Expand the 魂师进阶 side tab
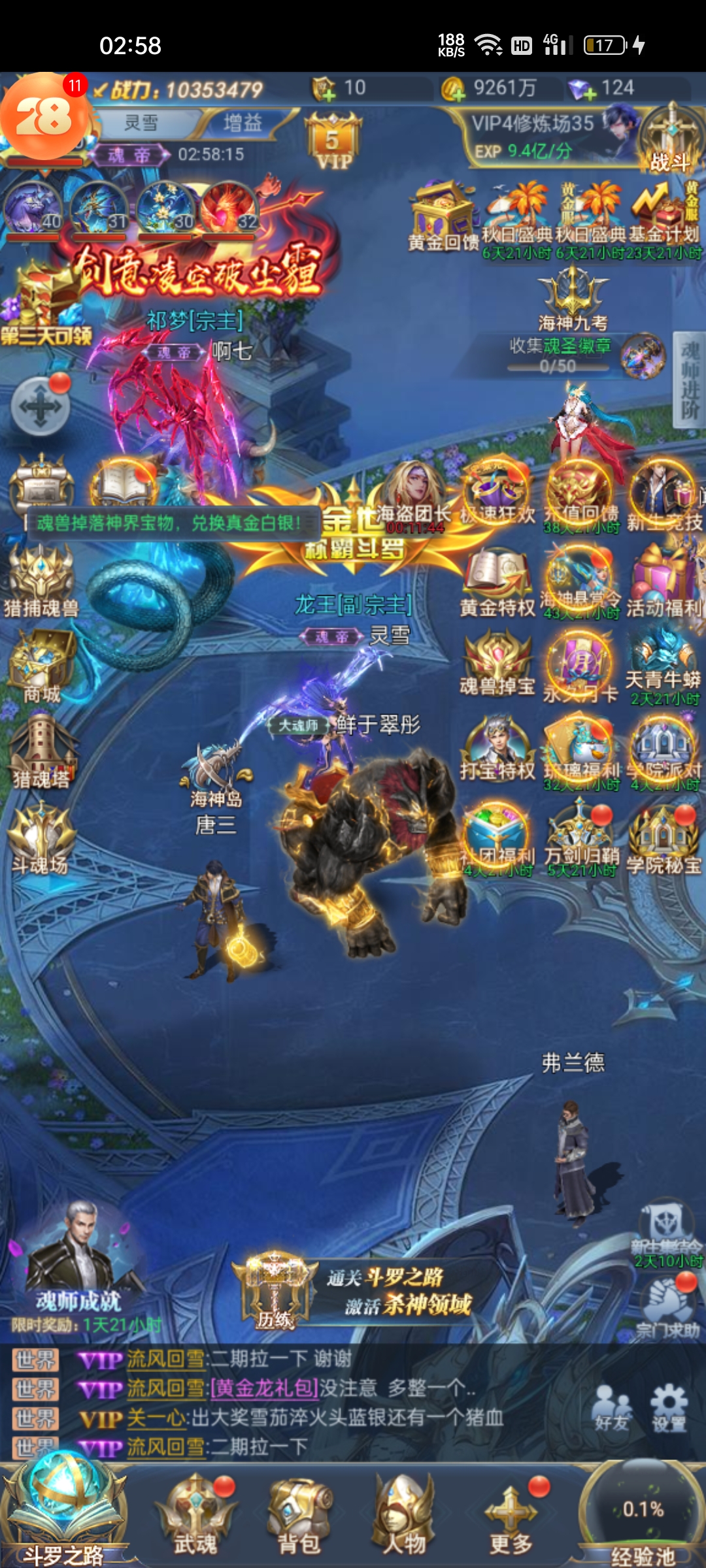The width and height of the screenshot is (706, 1568). click(690, 380)
